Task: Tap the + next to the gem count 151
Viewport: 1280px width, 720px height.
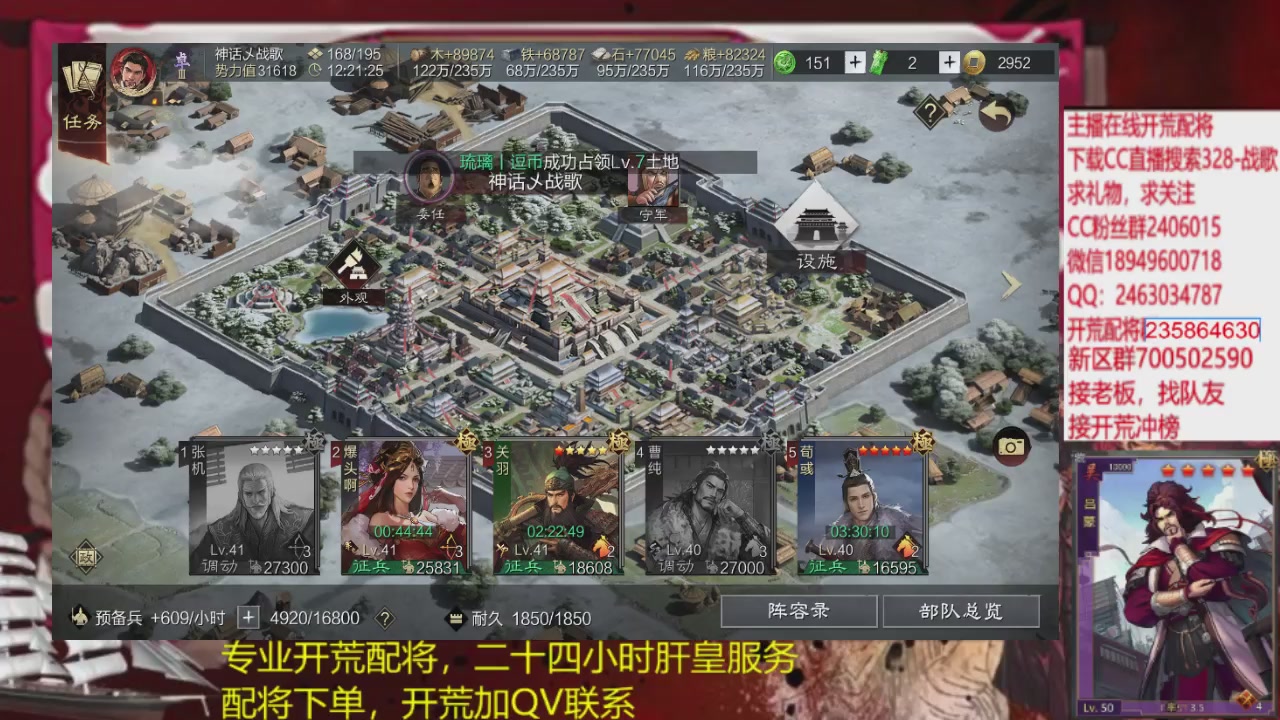Action: (x=855, y=62)
